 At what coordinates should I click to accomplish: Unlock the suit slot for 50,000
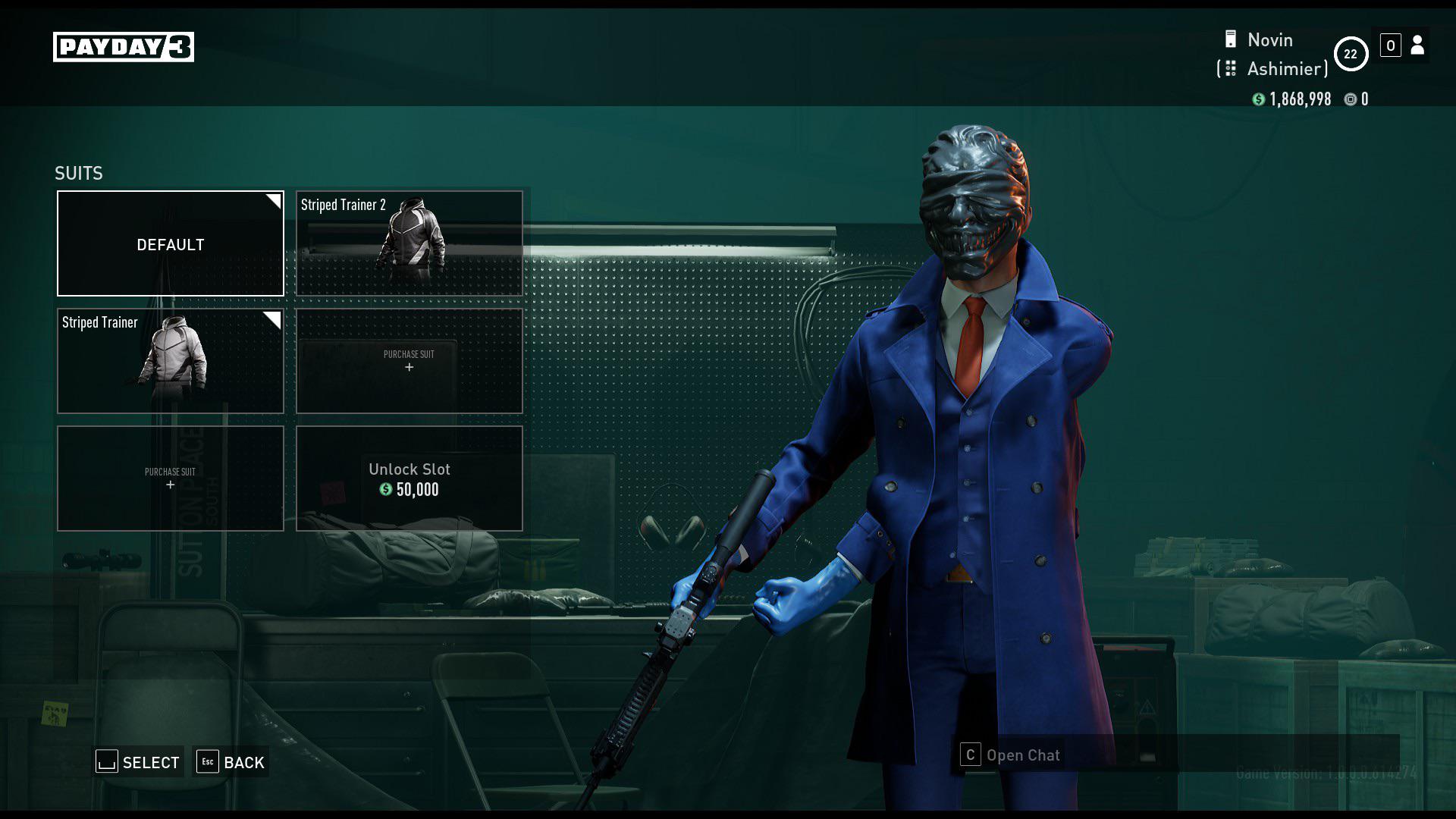(409, 479)
